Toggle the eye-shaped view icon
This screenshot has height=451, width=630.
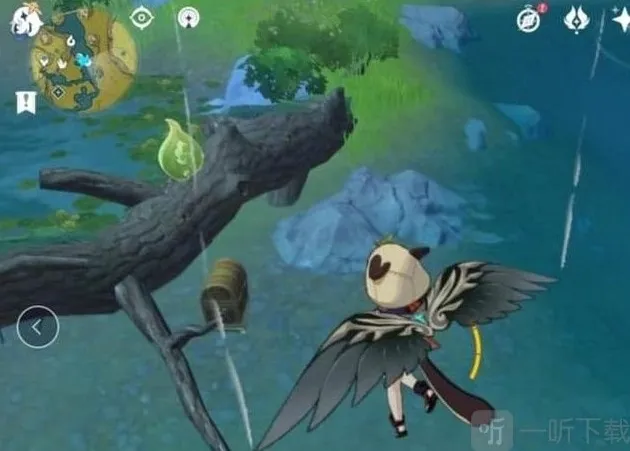click(x=141, y=18)
